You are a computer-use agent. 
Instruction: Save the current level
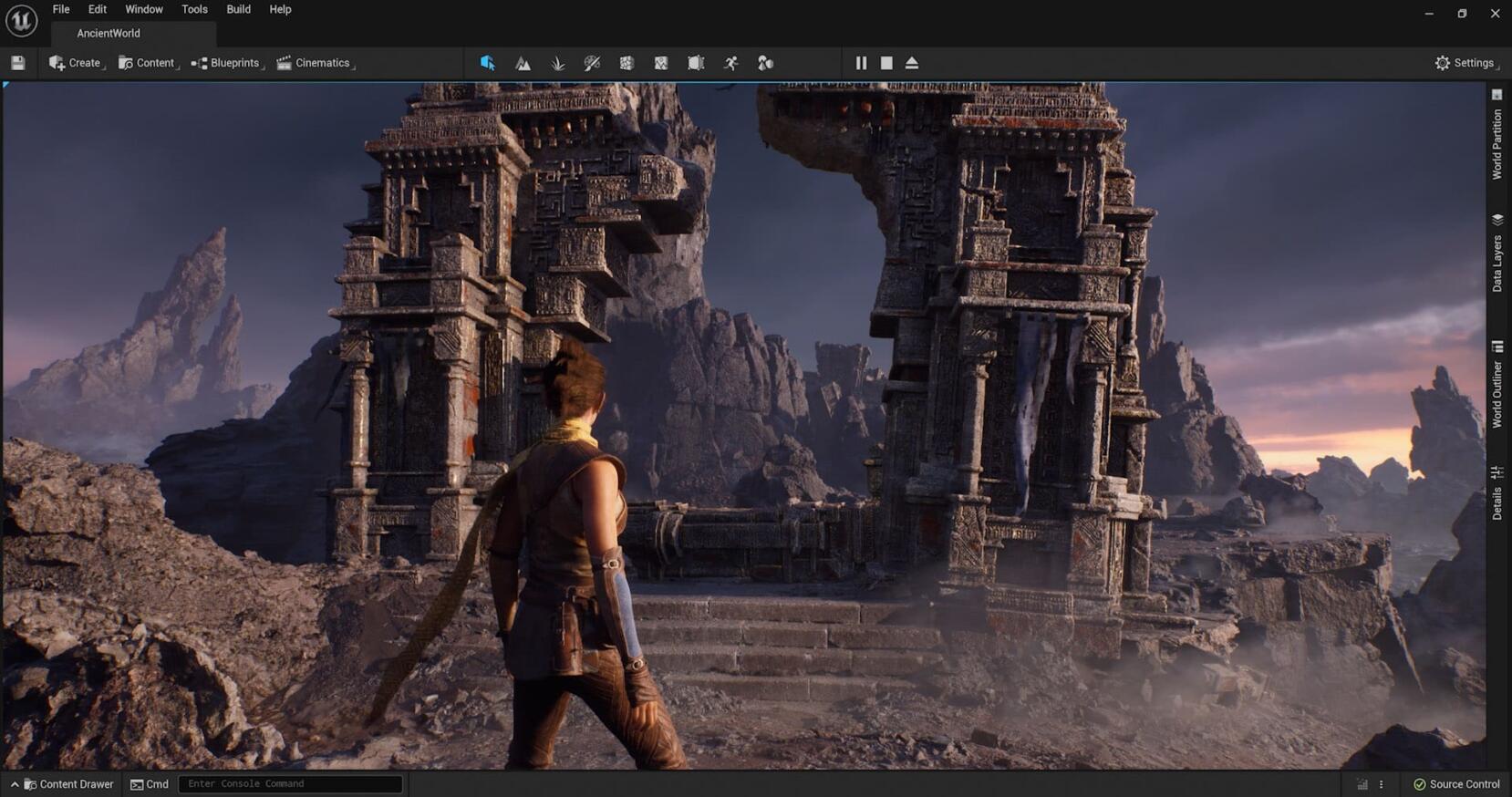[x=17, y=62]
